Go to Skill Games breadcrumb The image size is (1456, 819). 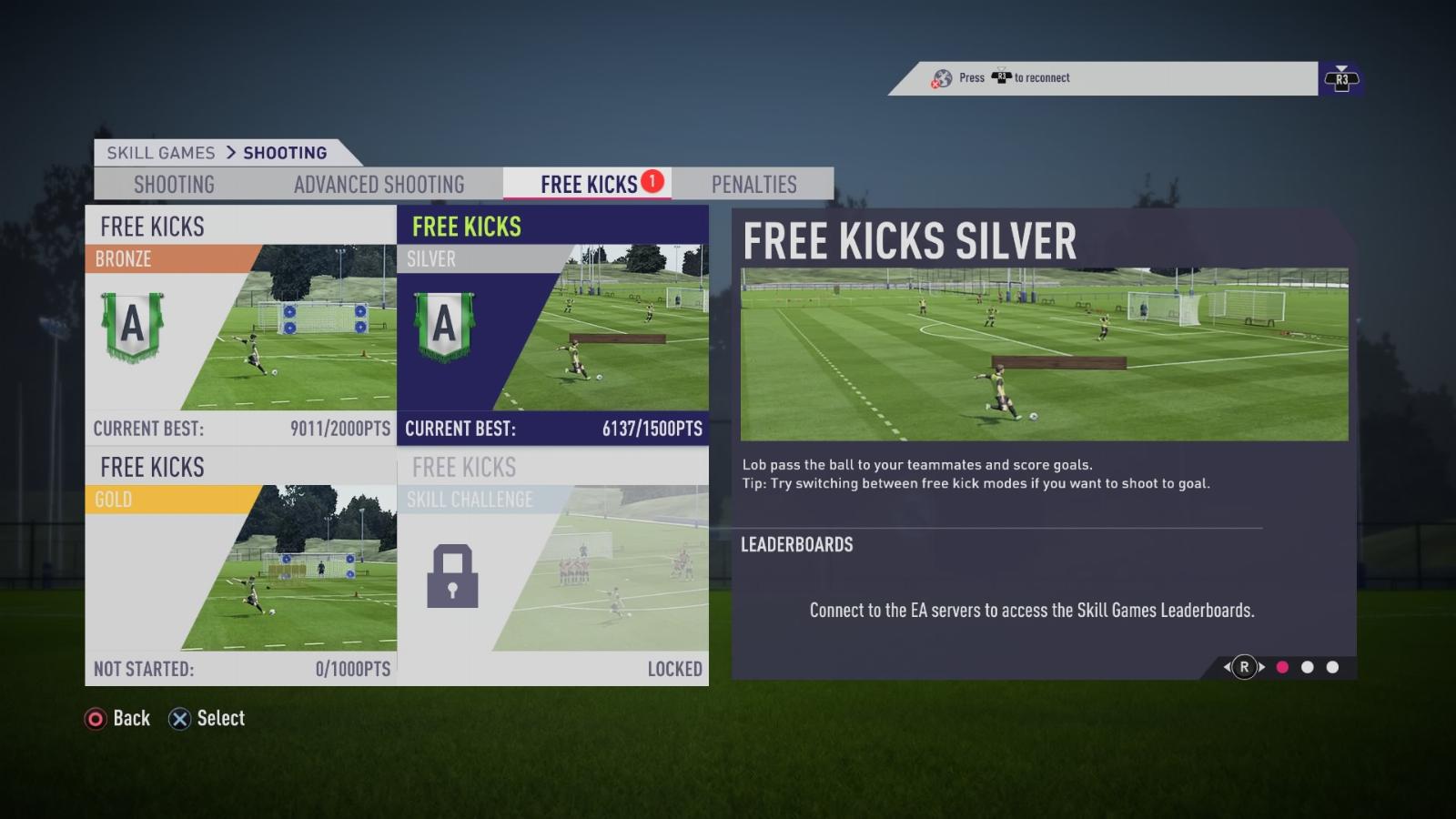coord(161,153)
